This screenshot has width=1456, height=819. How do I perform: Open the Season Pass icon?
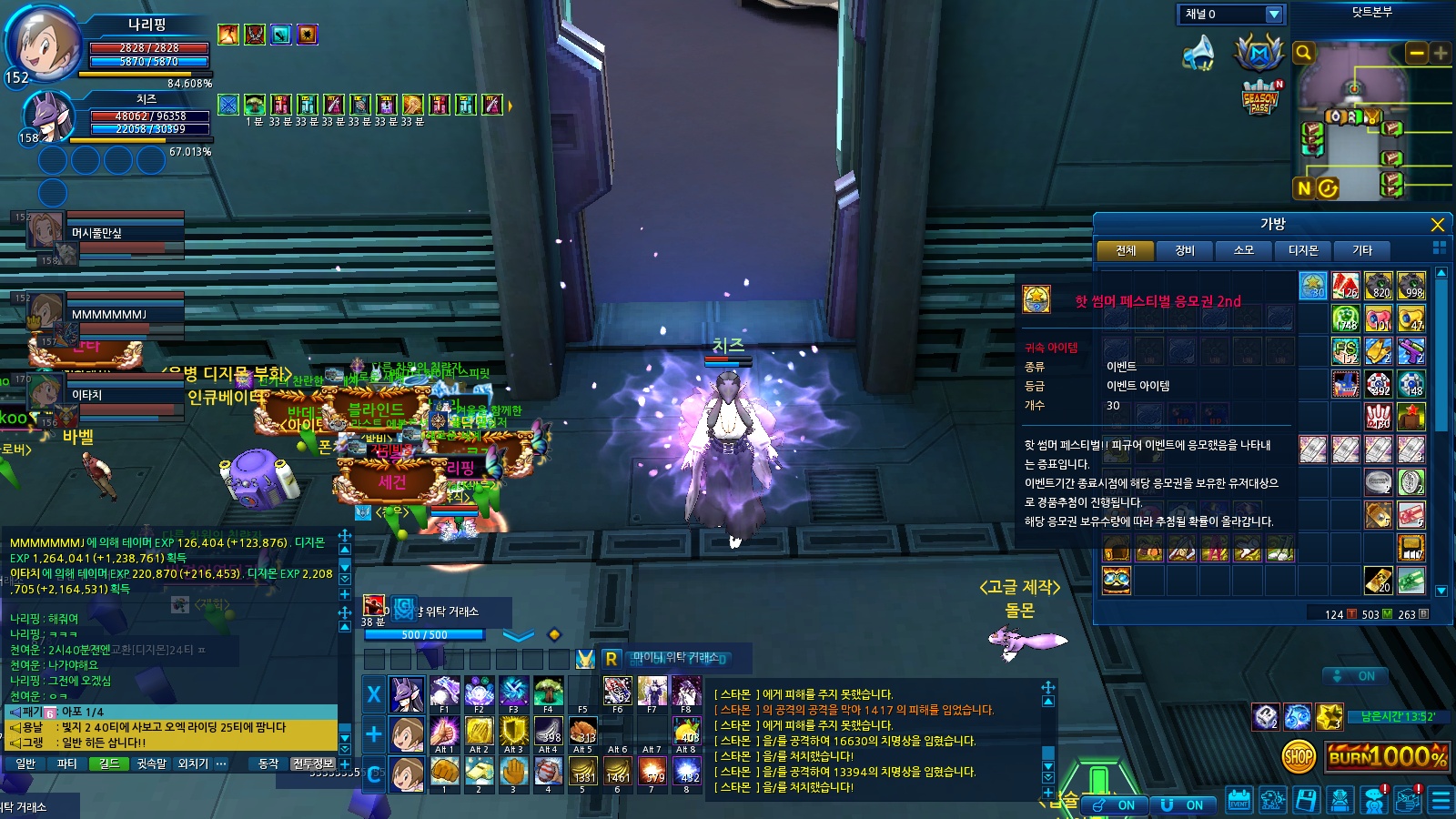pyautogui.click(x=1260, y=98)
